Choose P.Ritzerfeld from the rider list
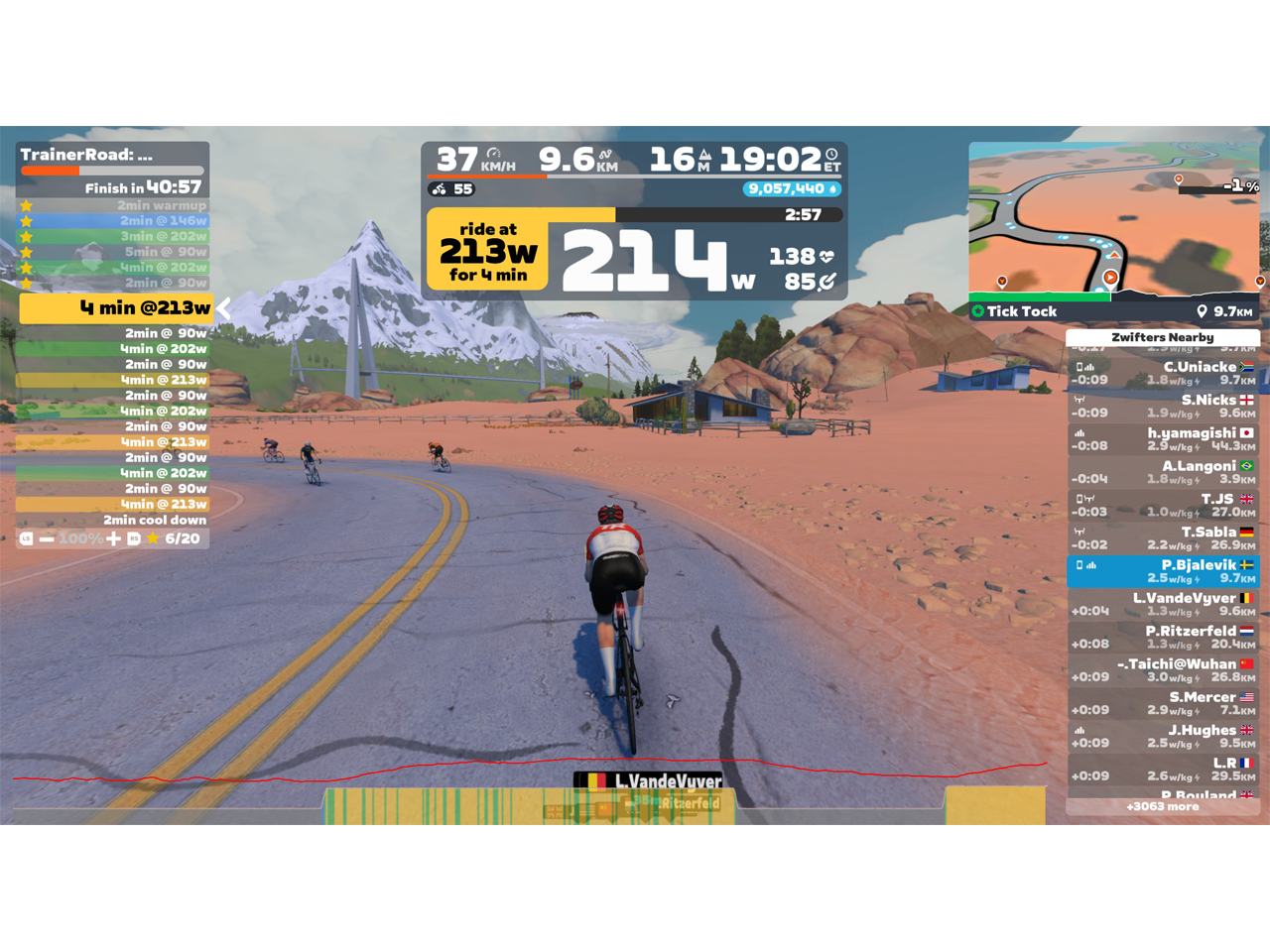The height and width of the screenshot is (952, 1270). tap(1163, 637)
